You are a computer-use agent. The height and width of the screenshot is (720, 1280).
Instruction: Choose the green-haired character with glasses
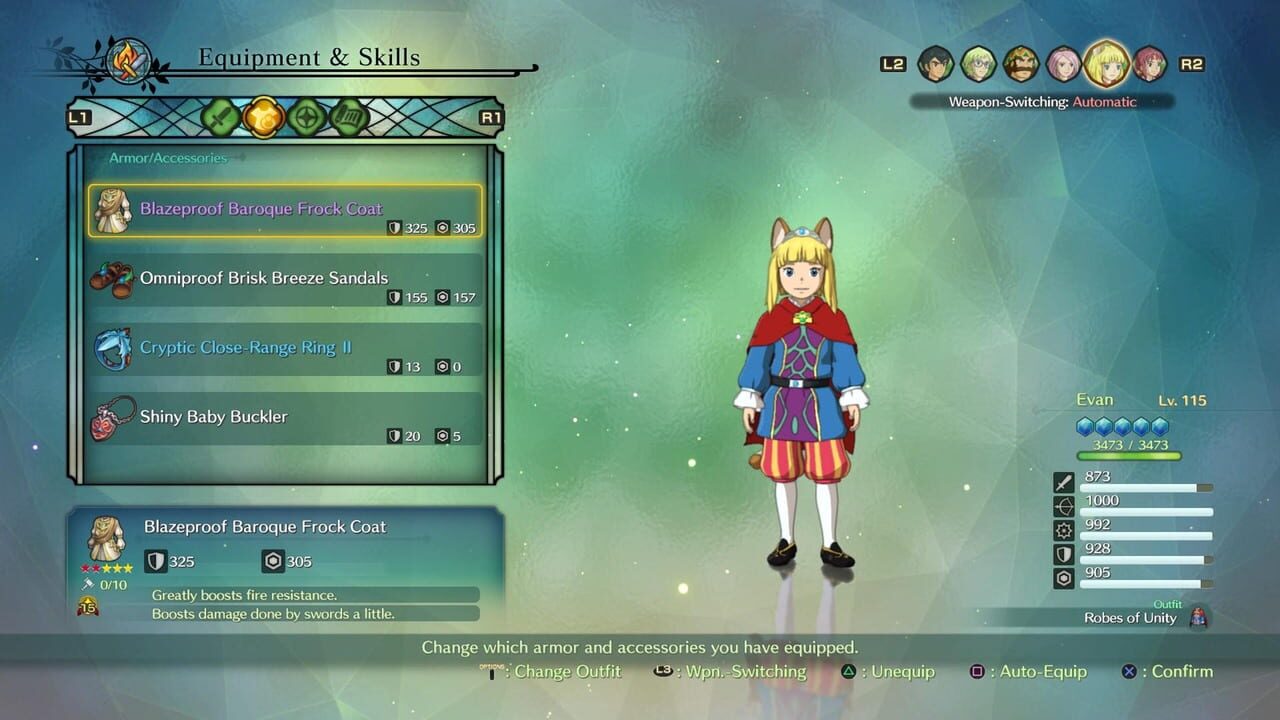click(x=978, y=64)
